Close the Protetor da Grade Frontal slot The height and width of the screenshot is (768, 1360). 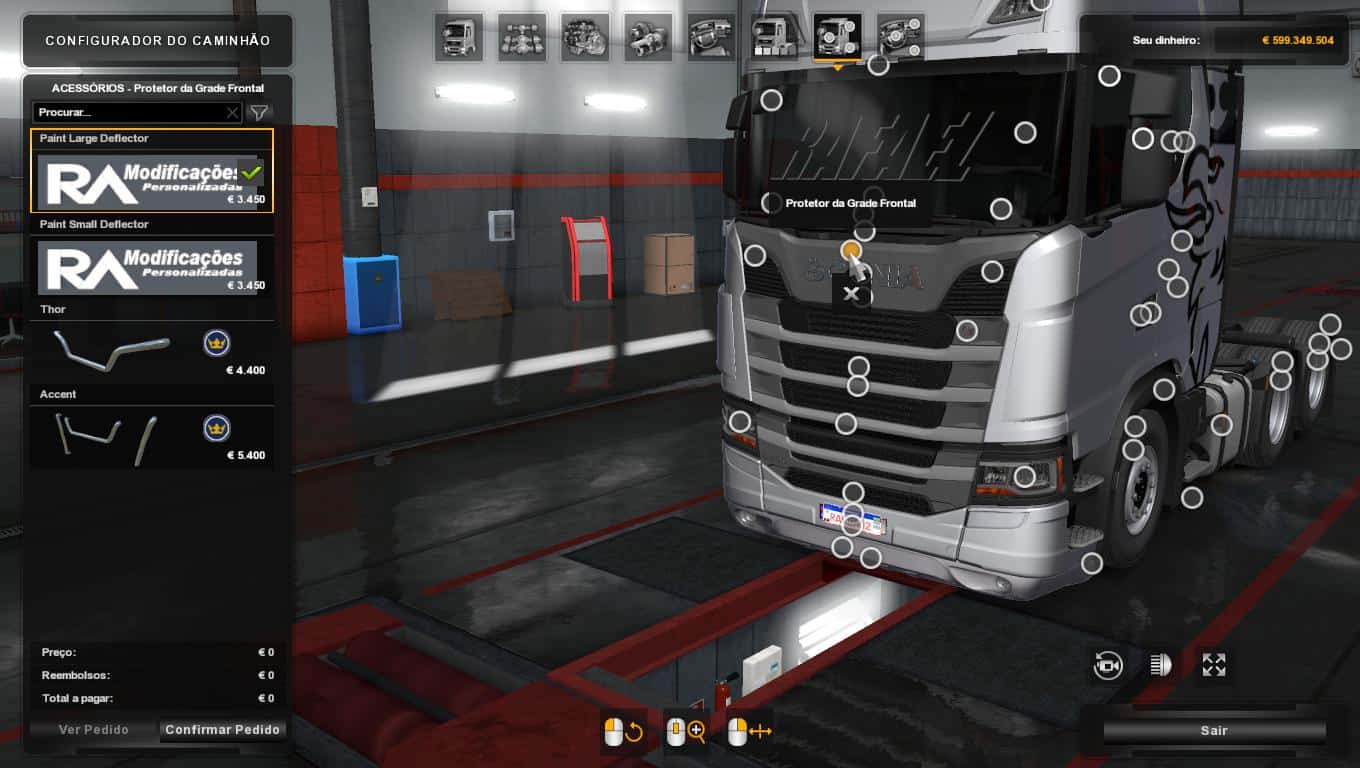tap(851, 293)
